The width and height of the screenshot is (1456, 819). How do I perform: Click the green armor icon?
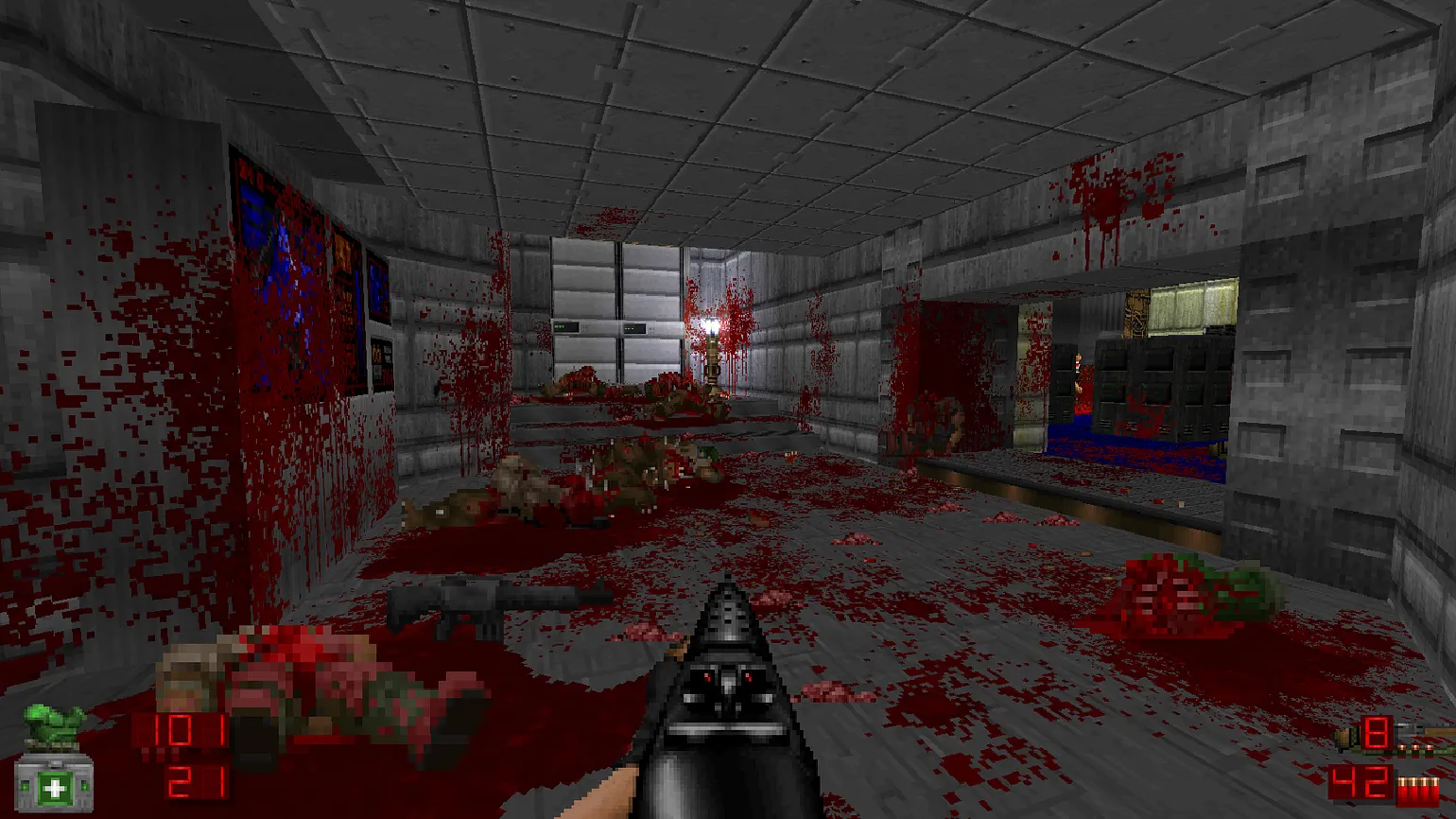tap(54, 727)
